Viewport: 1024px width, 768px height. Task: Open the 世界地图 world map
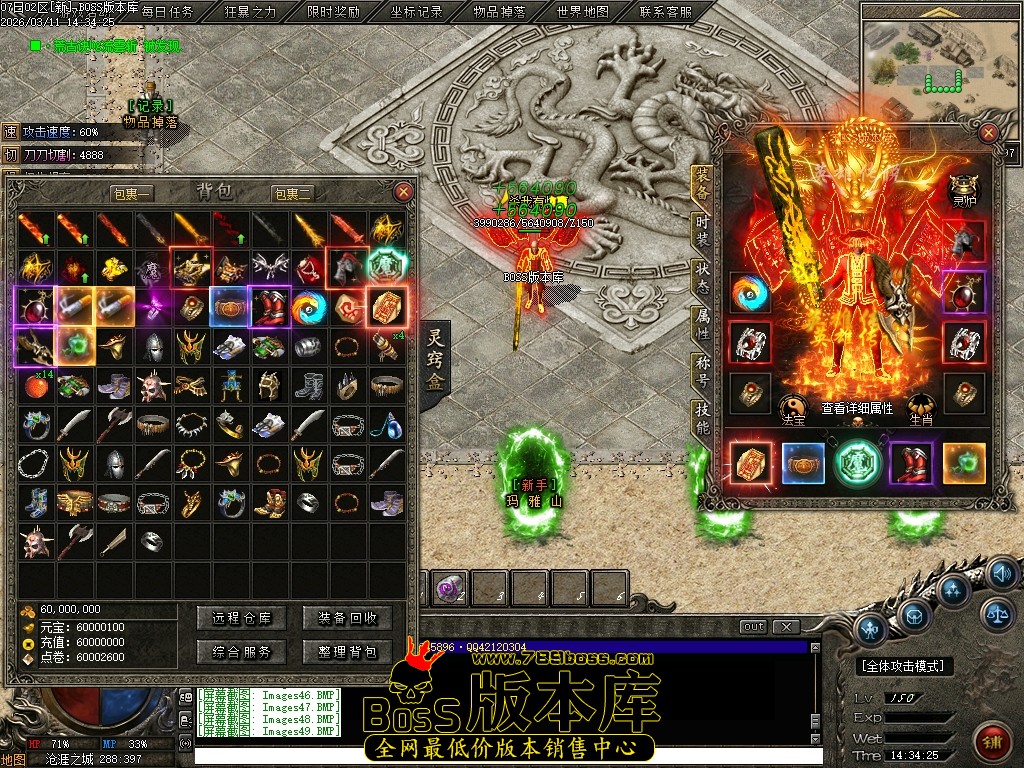582,12
